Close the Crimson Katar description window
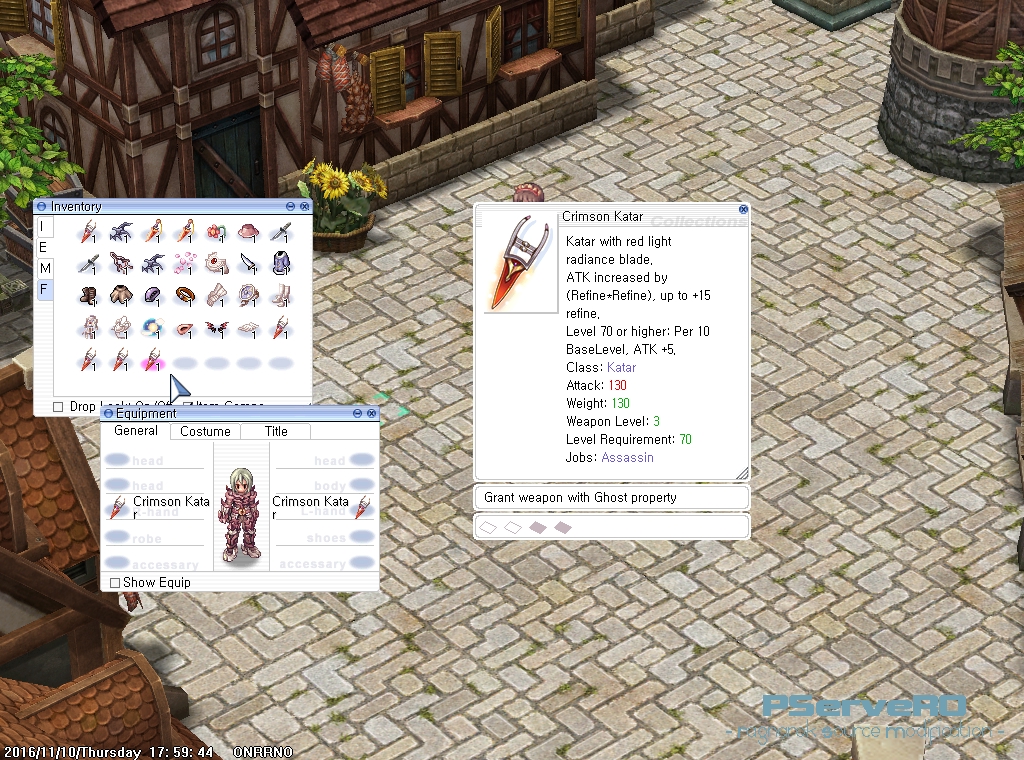Viewport: 1024px width, 760px height. tap(743, 210)
